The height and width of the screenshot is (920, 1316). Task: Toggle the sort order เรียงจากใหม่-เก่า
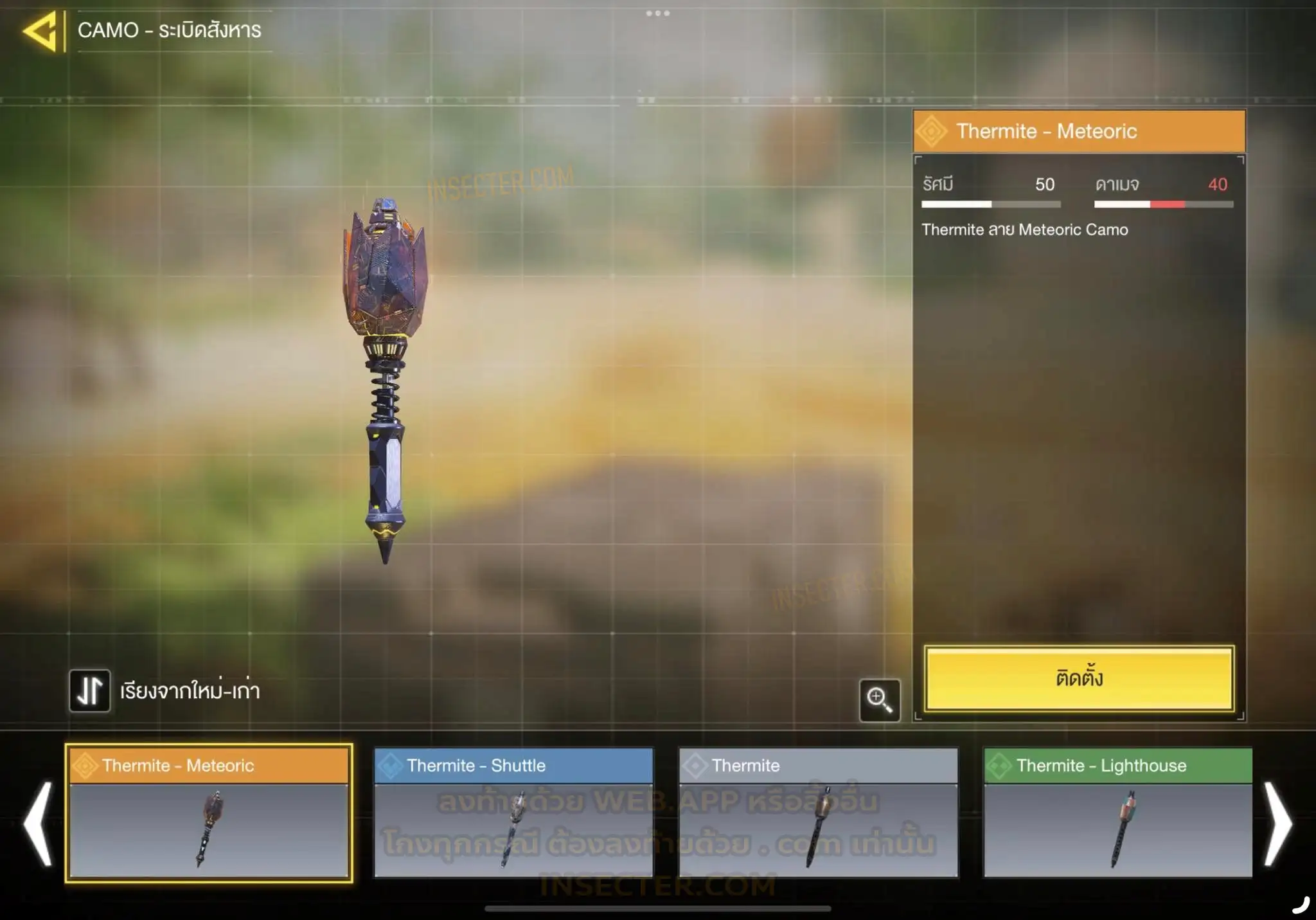[89, 691]
